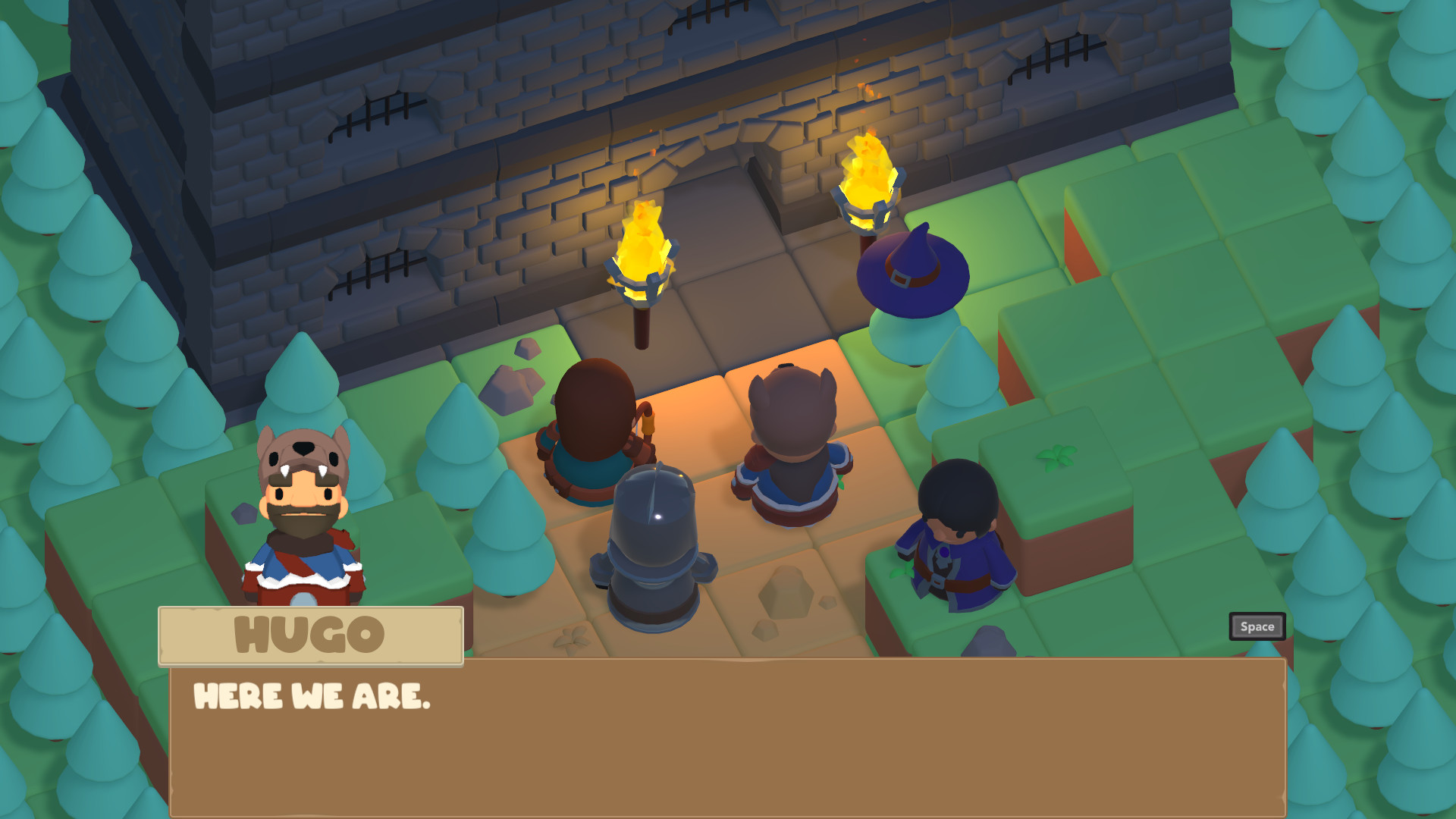Select the left torch by the entrance
Screen dimensions: 1456x819
645,250
